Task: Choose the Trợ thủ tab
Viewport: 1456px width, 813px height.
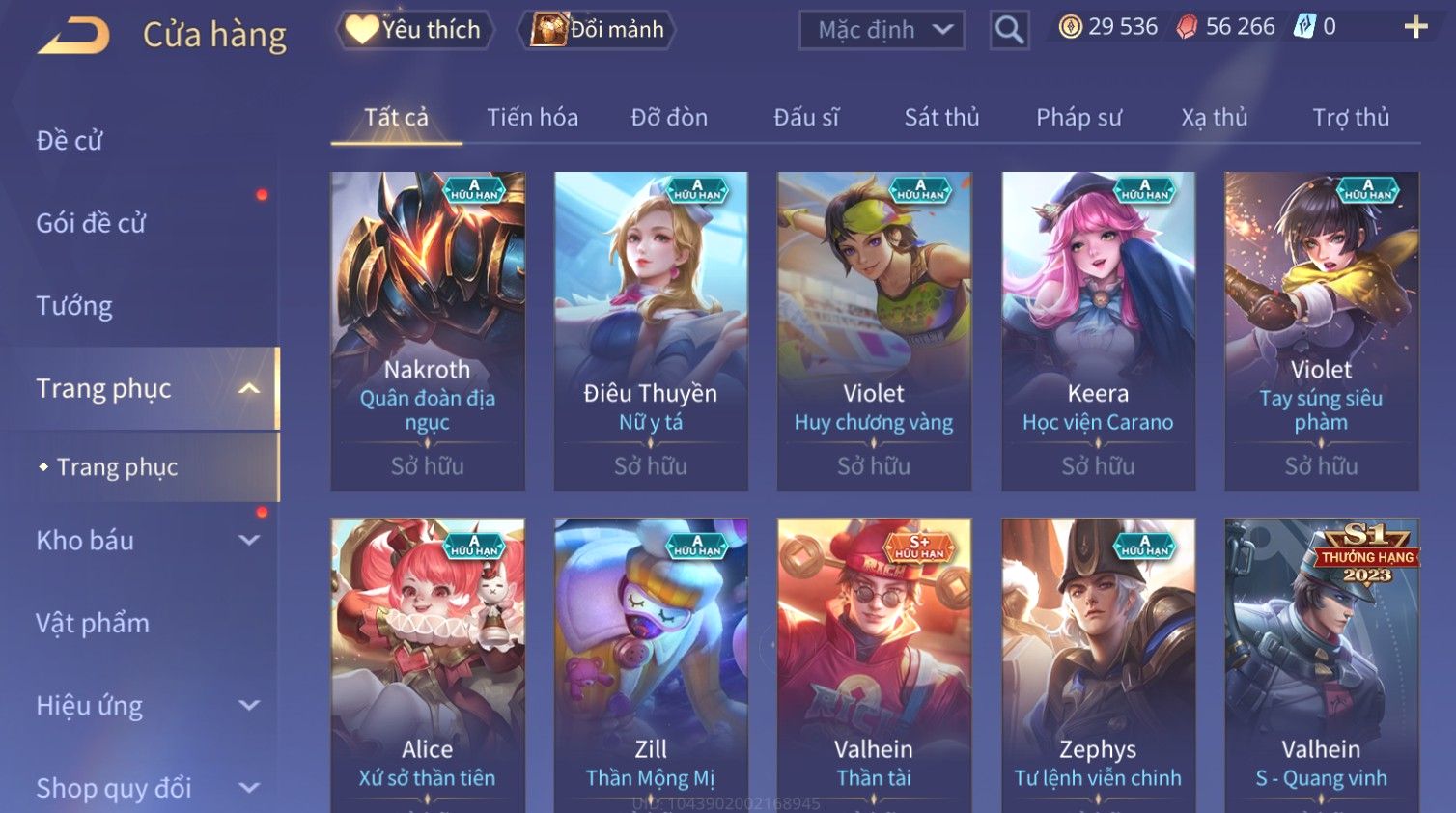Action: [x=1350, y=118]
